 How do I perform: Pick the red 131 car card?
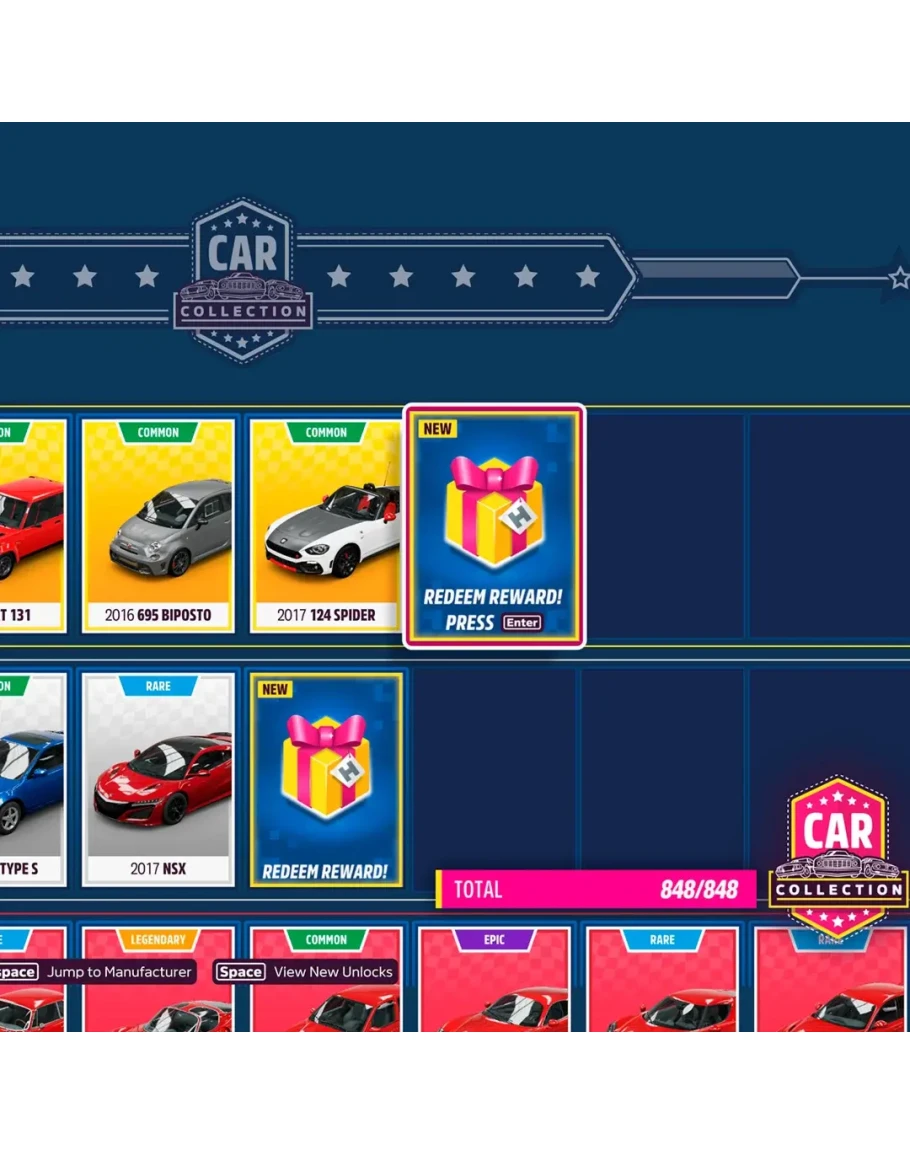click(x=30, y=526)
